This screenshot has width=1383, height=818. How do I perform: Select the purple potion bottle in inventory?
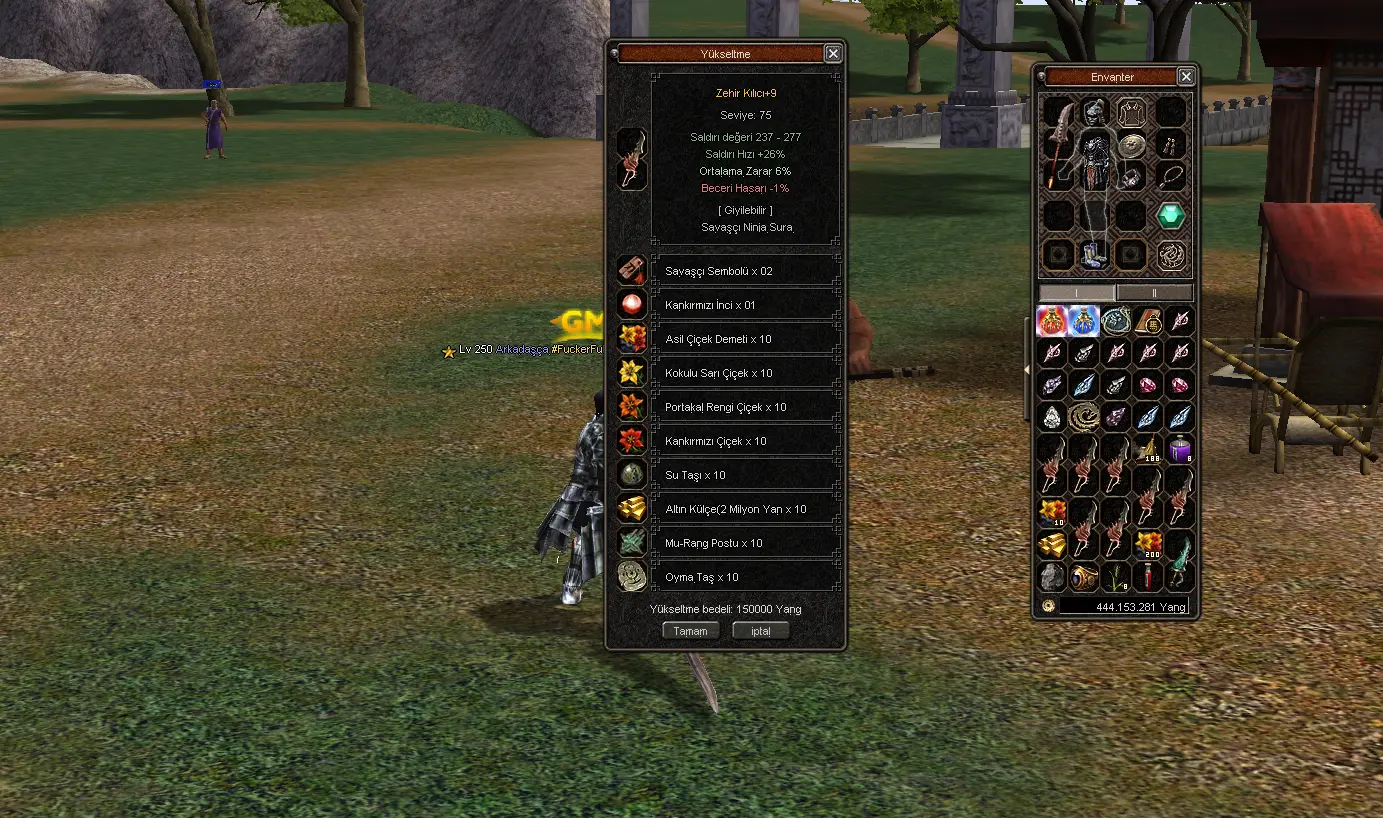(x=1180, y=449)
